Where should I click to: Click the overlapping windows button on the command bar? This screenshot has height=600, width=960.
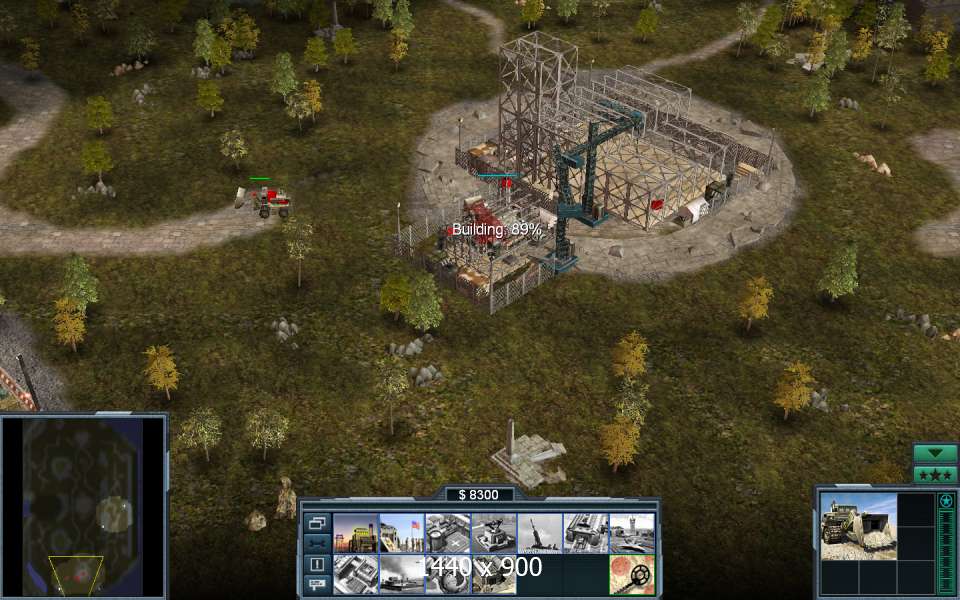click(x=317, y=523)
